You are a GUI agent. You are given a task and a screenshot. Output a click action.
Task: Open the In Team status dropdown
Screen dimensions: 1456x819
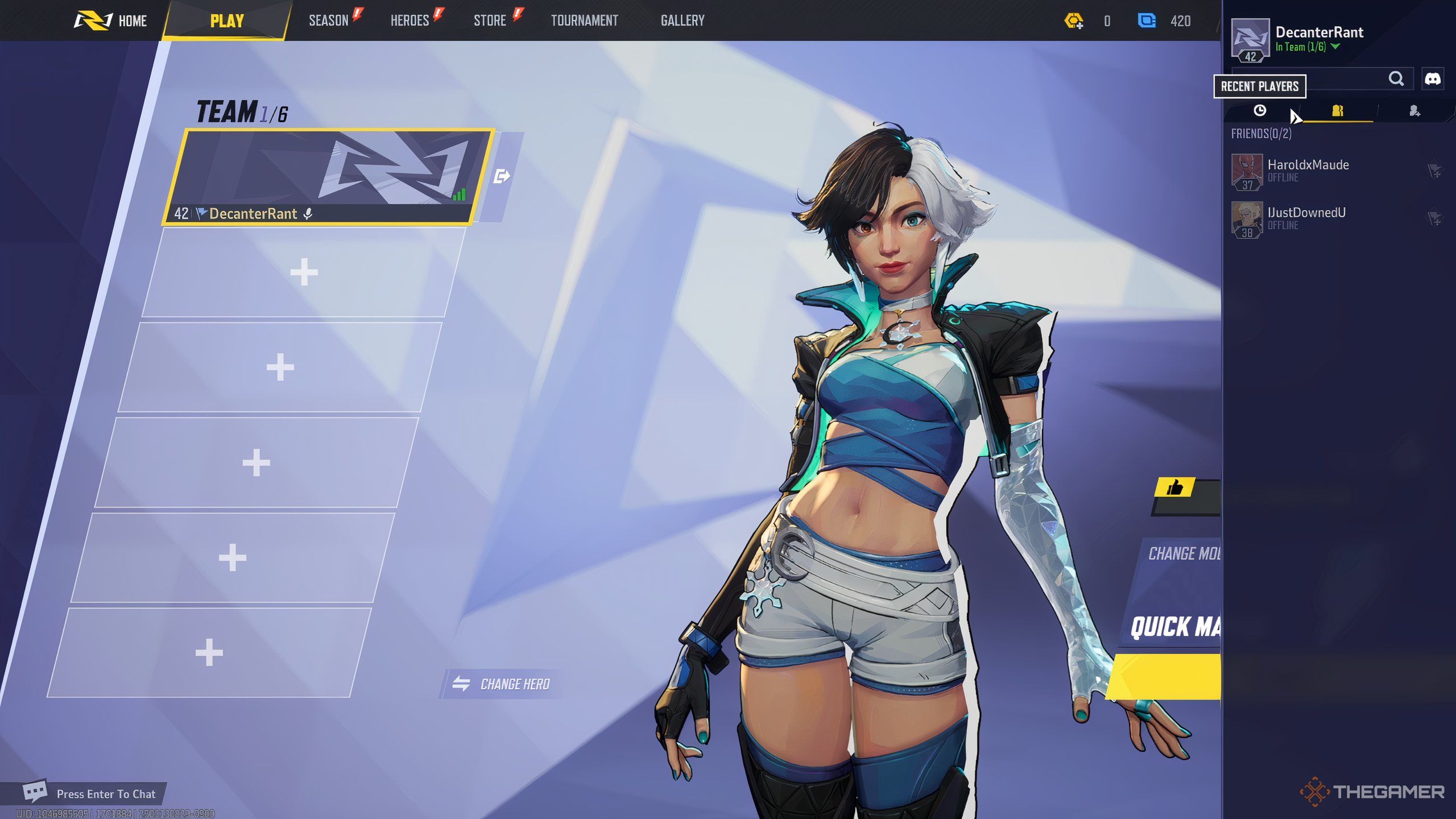coord(1335,47)
